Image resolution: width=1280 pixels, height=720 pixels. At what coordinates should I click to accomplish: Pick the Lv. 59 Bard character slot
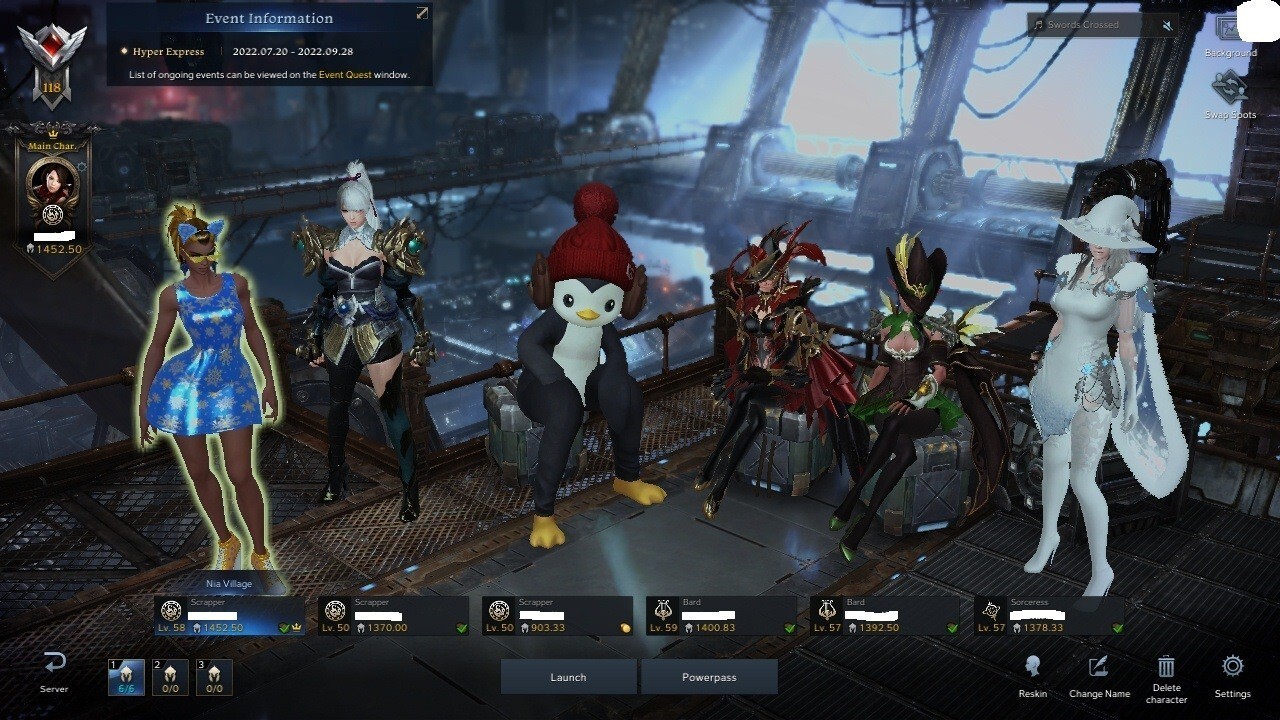(721, 616)
